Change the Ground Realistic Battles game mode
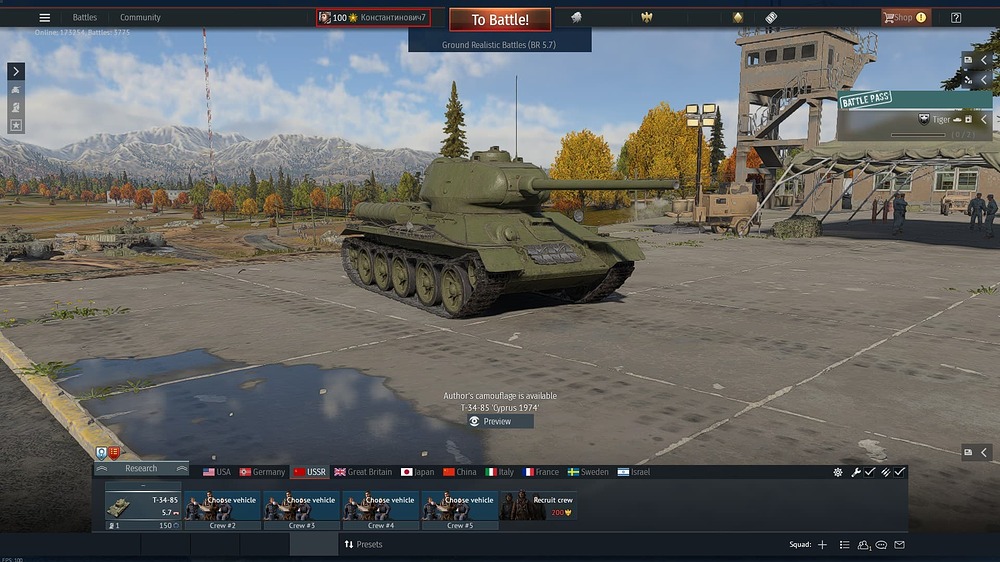The height and width of the screenshot is (562, 1000). [499, 45]
